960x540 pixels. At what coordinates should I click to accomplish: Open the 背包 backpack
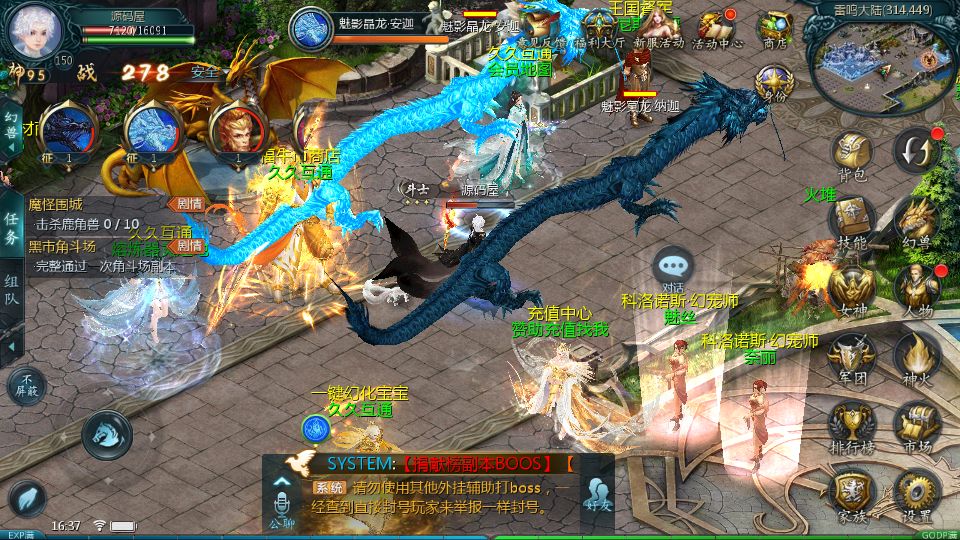[x=852, y=155]
